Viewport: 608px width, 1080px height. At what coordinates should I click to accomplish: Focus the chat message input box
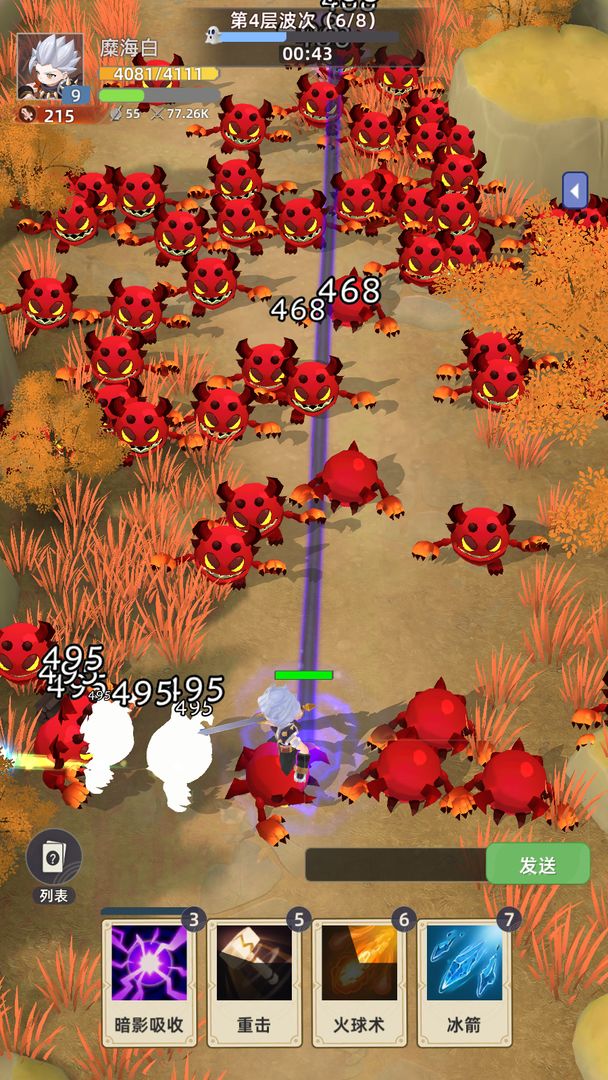click(x=395, y=865)
